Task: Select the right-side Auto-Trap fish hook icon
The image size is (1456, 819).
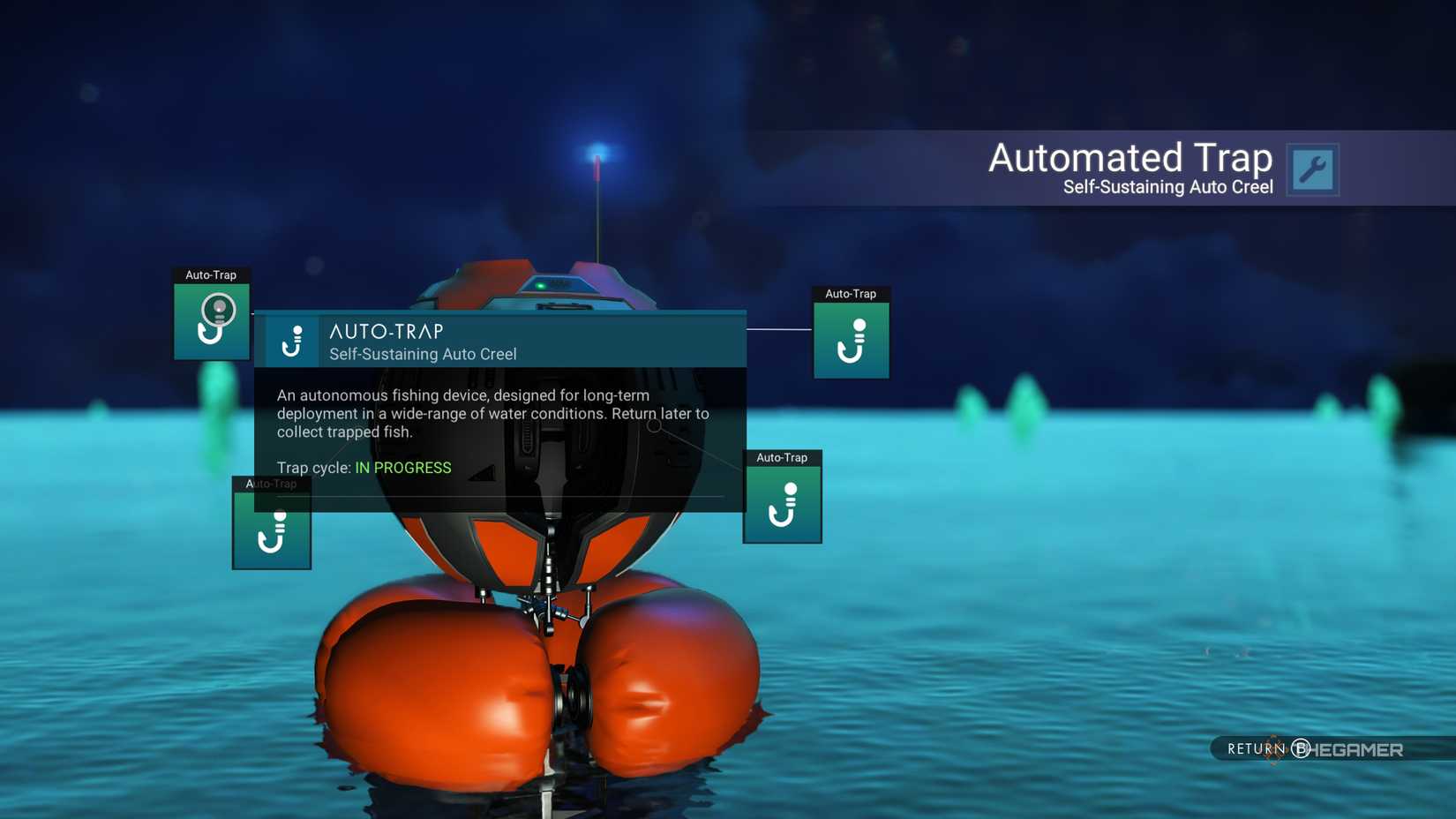Action: click(x=850, y=340)
